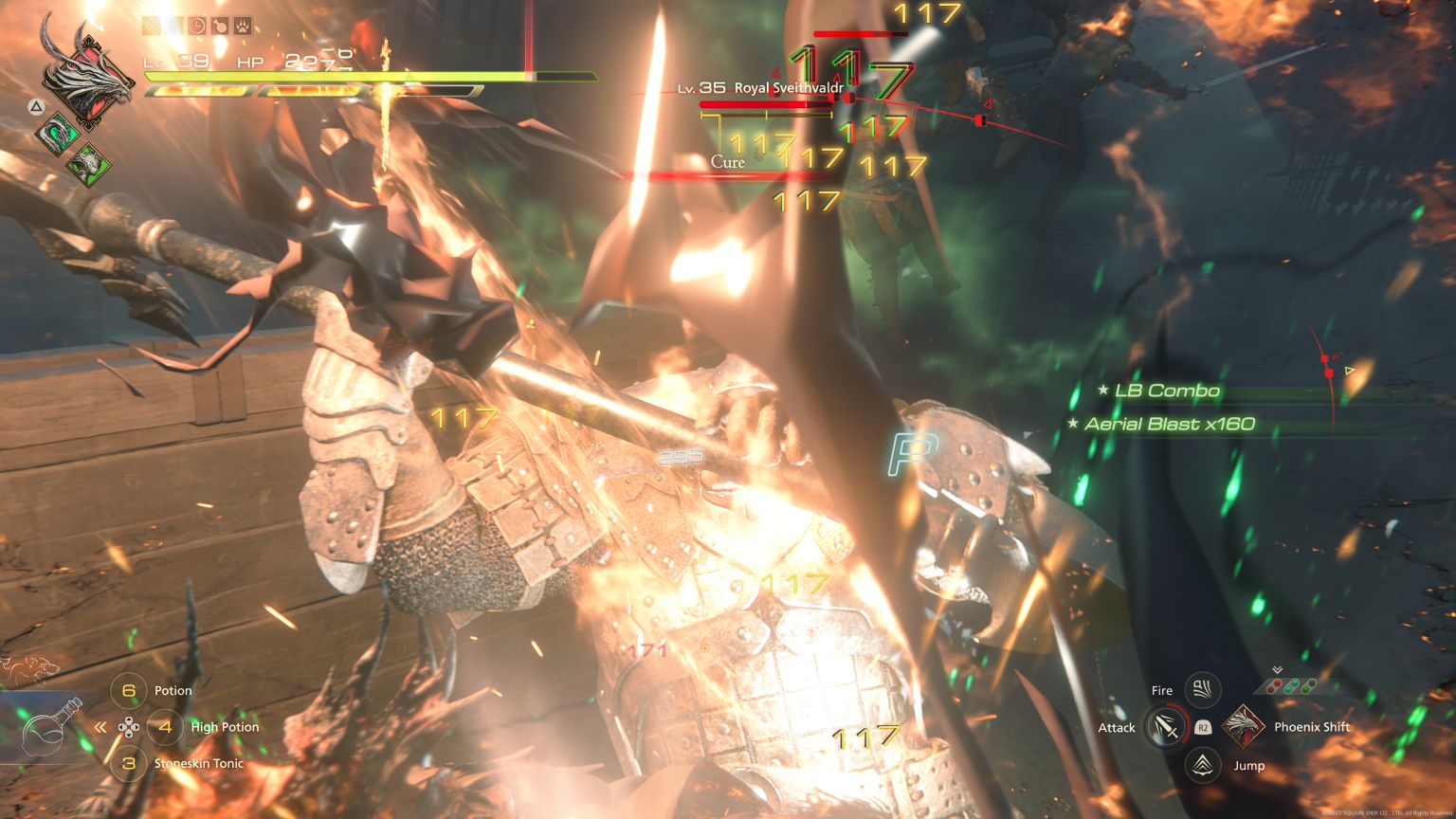The image size is (1456, 819).
Task: Click the tonic flask status icon
Action: coord(221,26)
